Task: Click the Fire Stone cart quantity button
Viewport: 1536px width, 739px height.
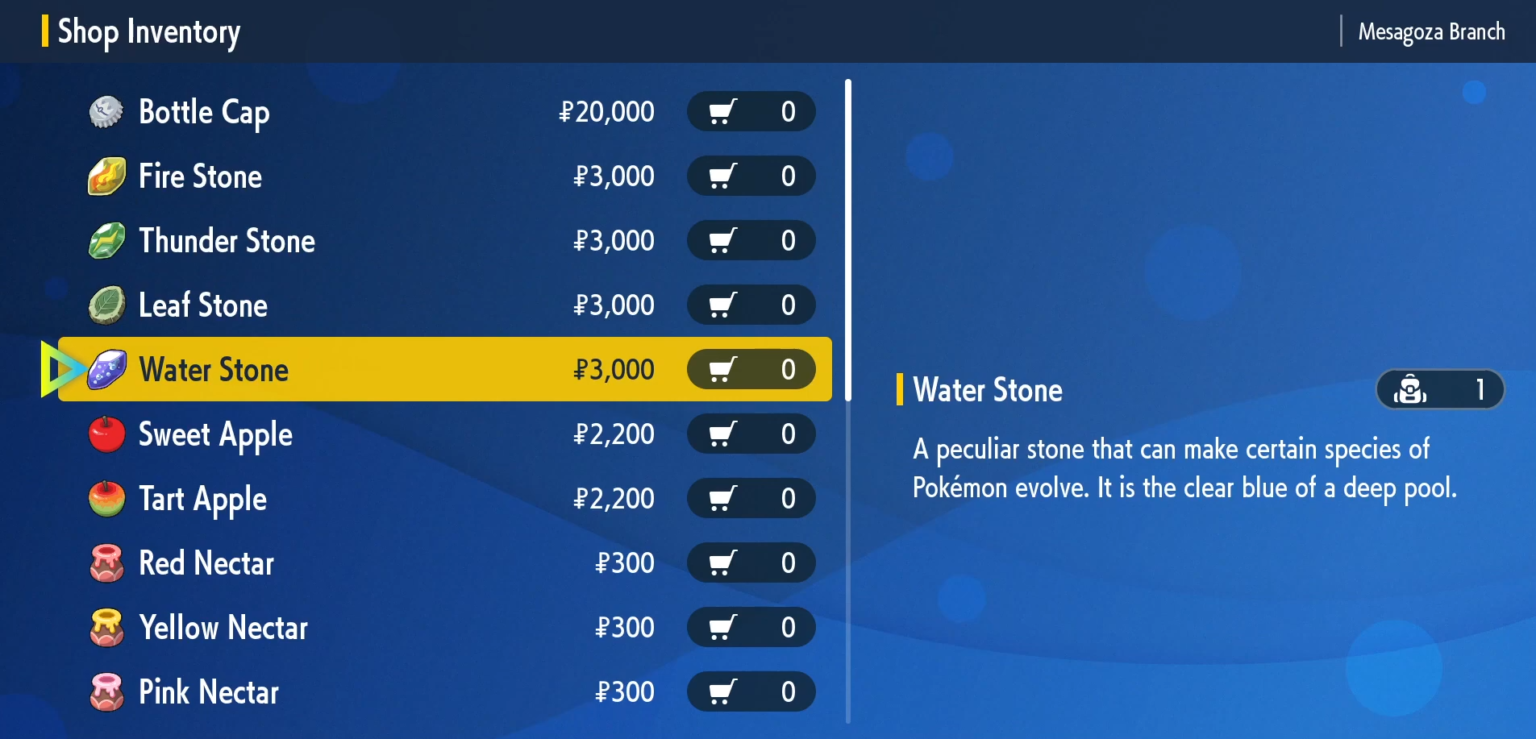Action: [751, 176]
